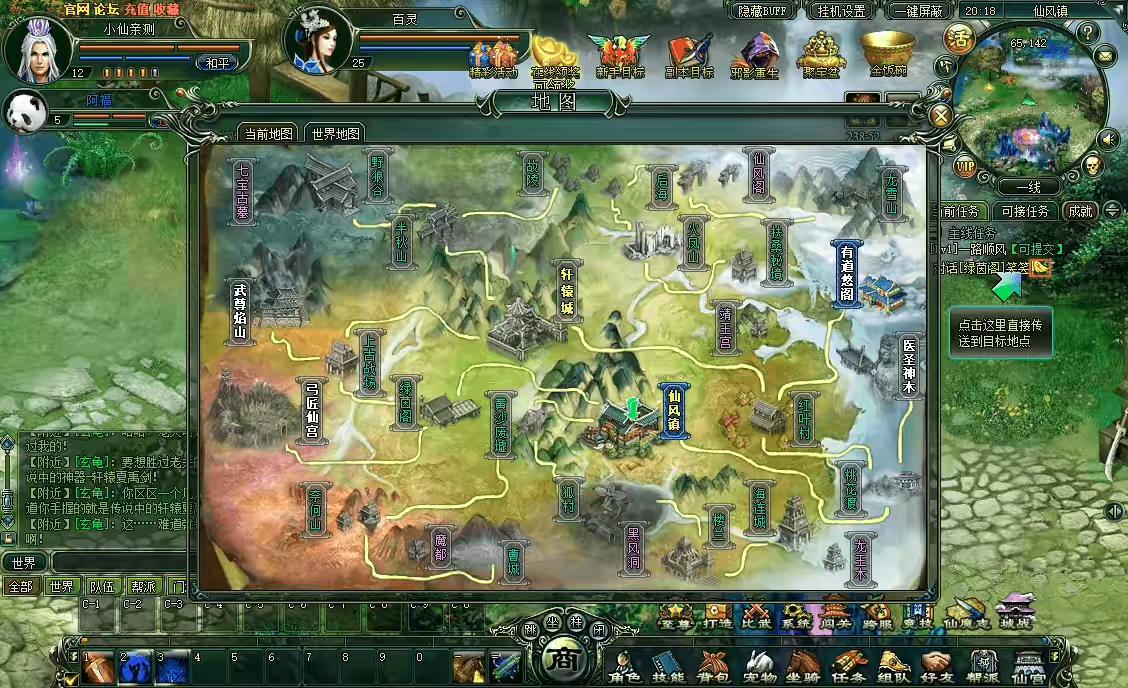Activate the sword skill in hotbar slot 1

point(98,667)
